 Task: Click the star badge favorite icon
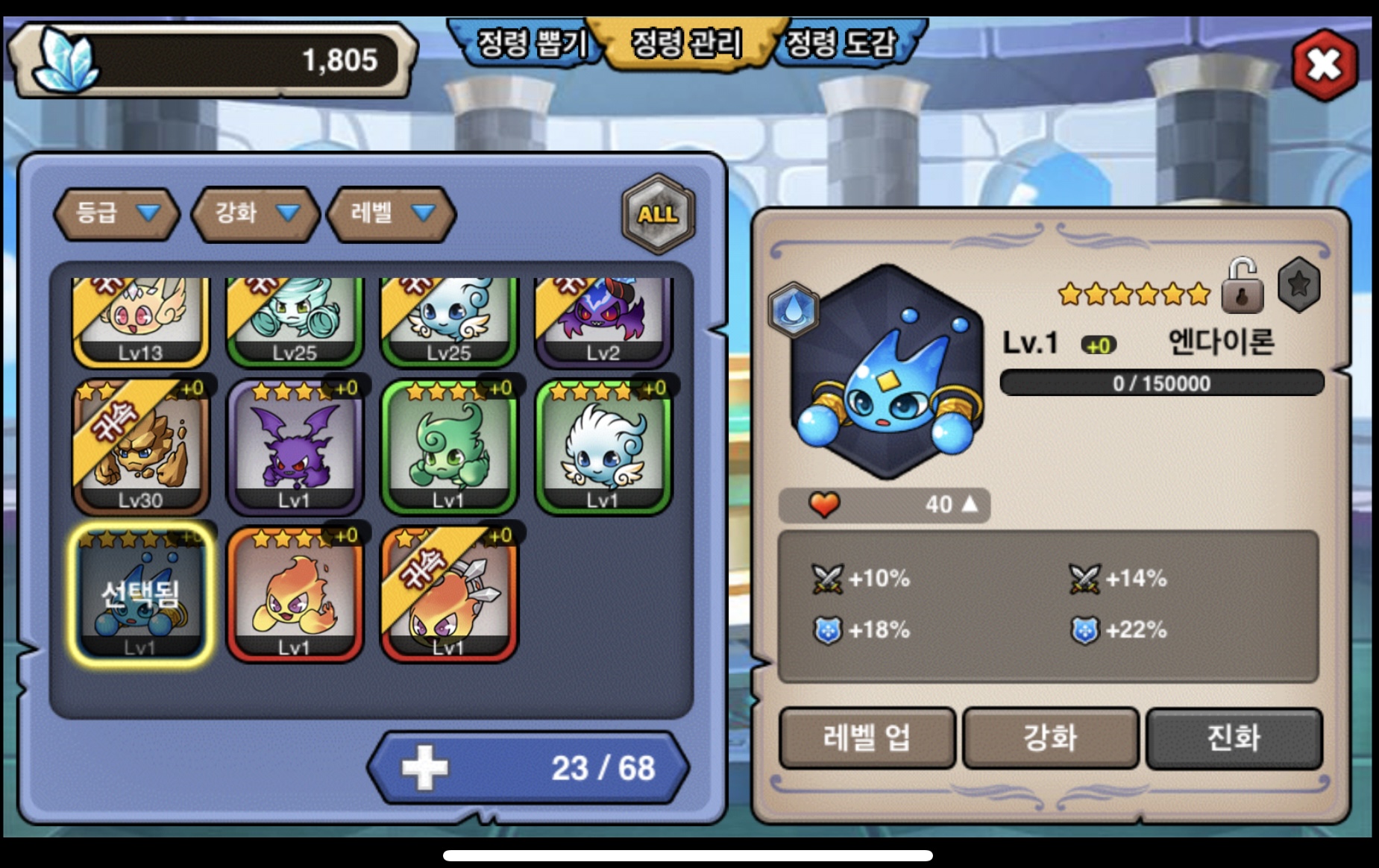(1298, 284)
